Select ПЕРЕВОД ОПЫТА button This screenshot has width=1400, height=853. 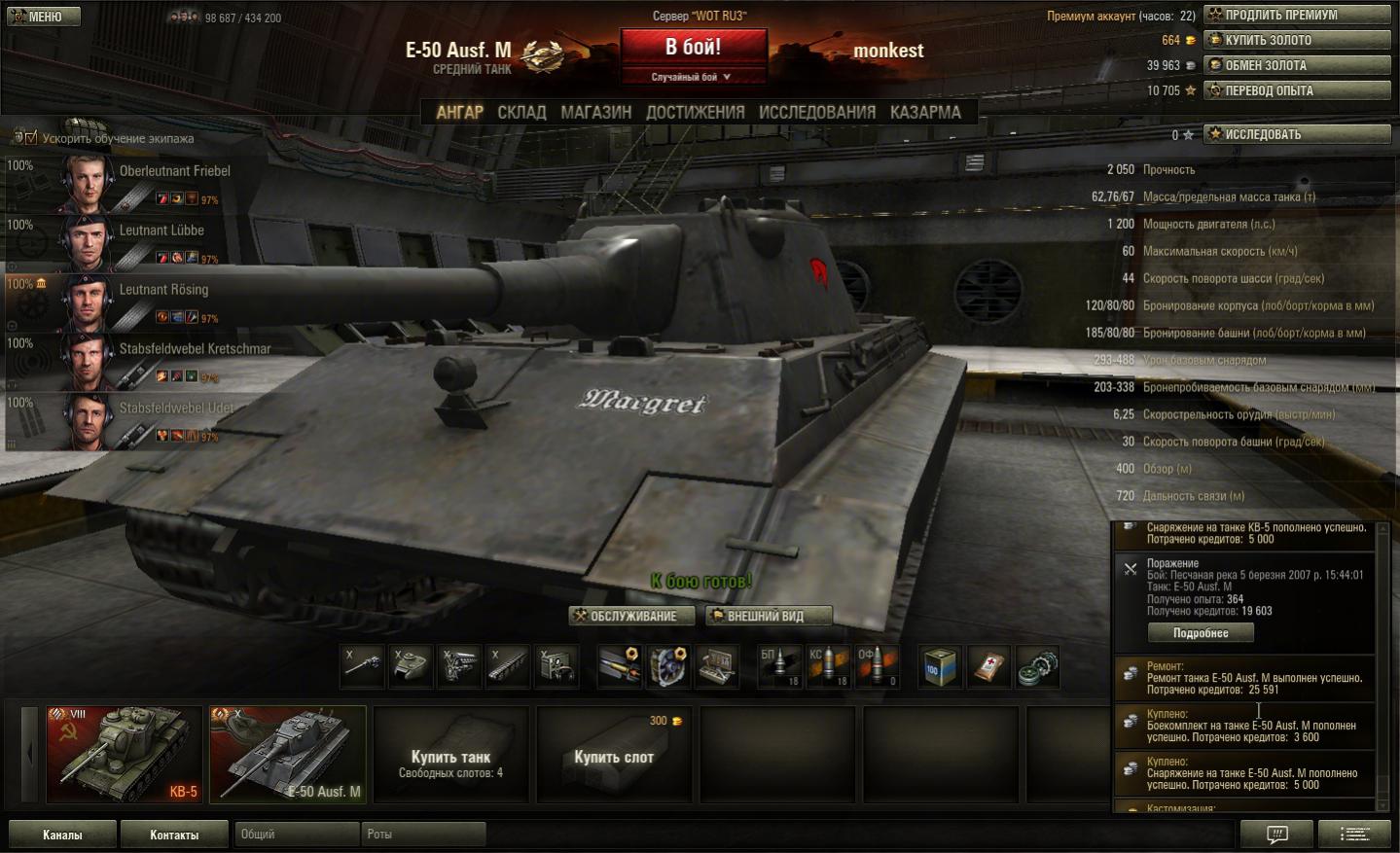(1297, 90)
